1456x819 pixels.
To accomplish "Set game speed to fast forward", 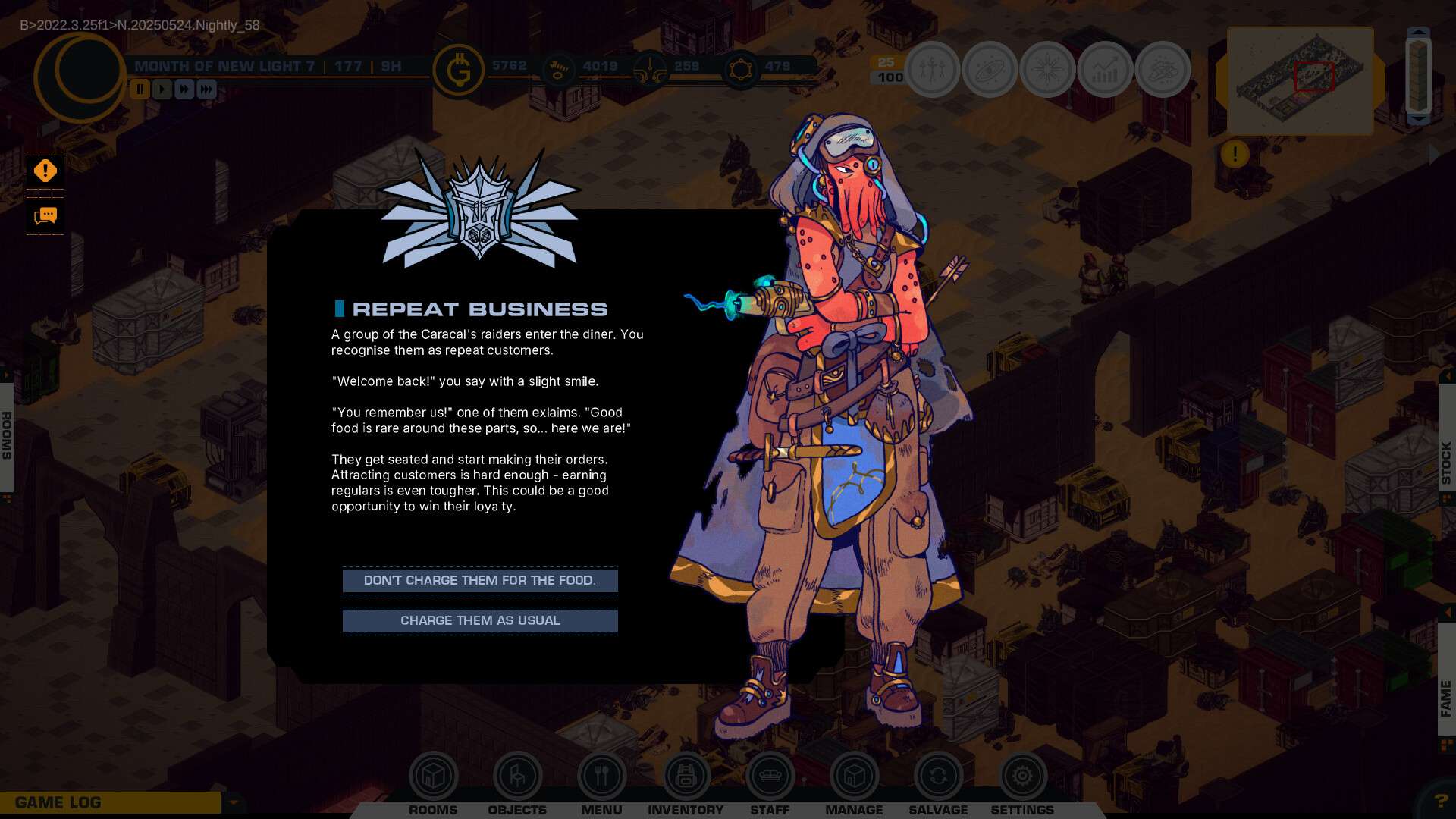I will (184, 89).
